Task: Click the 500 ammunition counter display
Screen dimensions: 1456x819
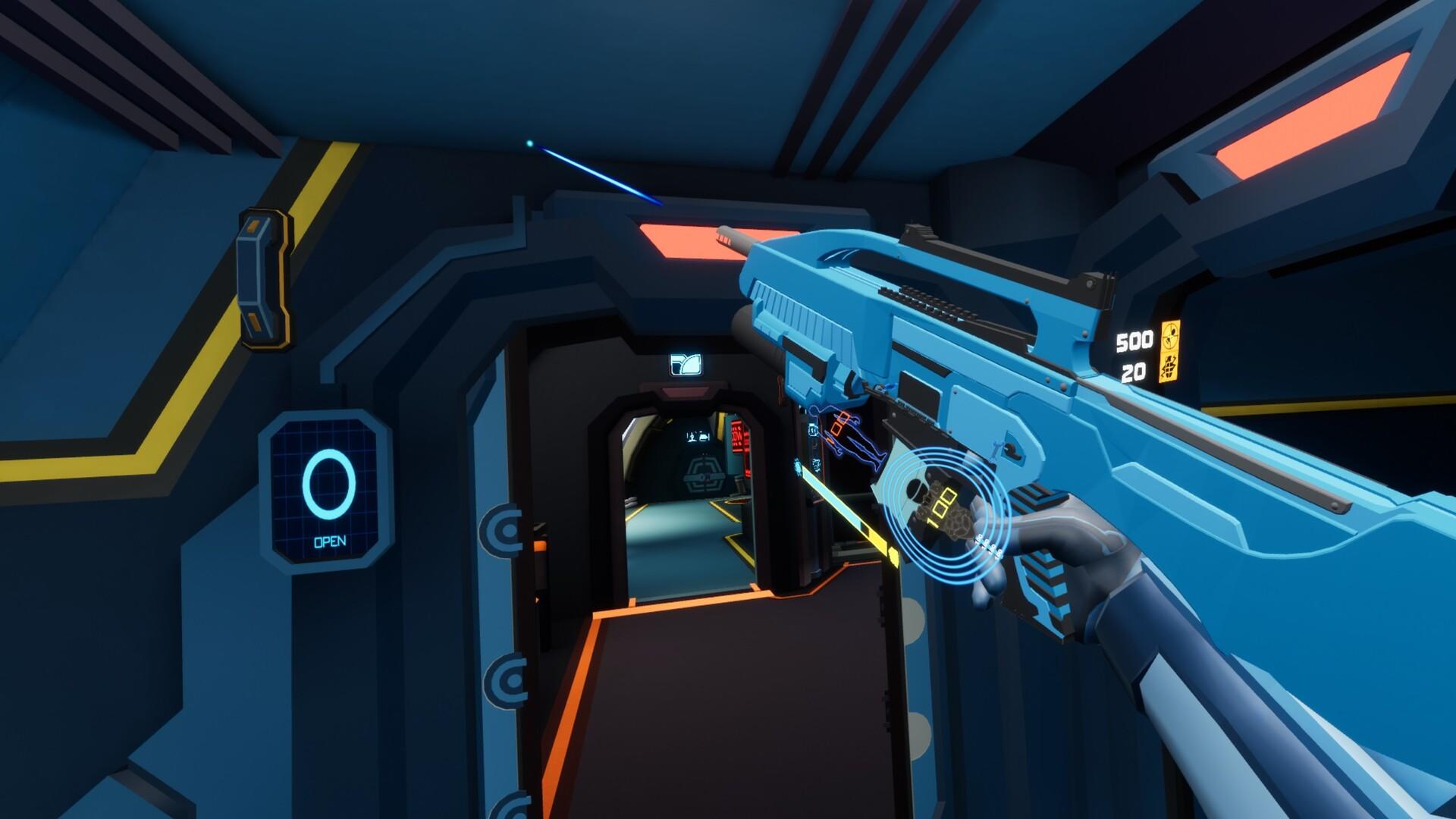Action: tap(1134, 340)
